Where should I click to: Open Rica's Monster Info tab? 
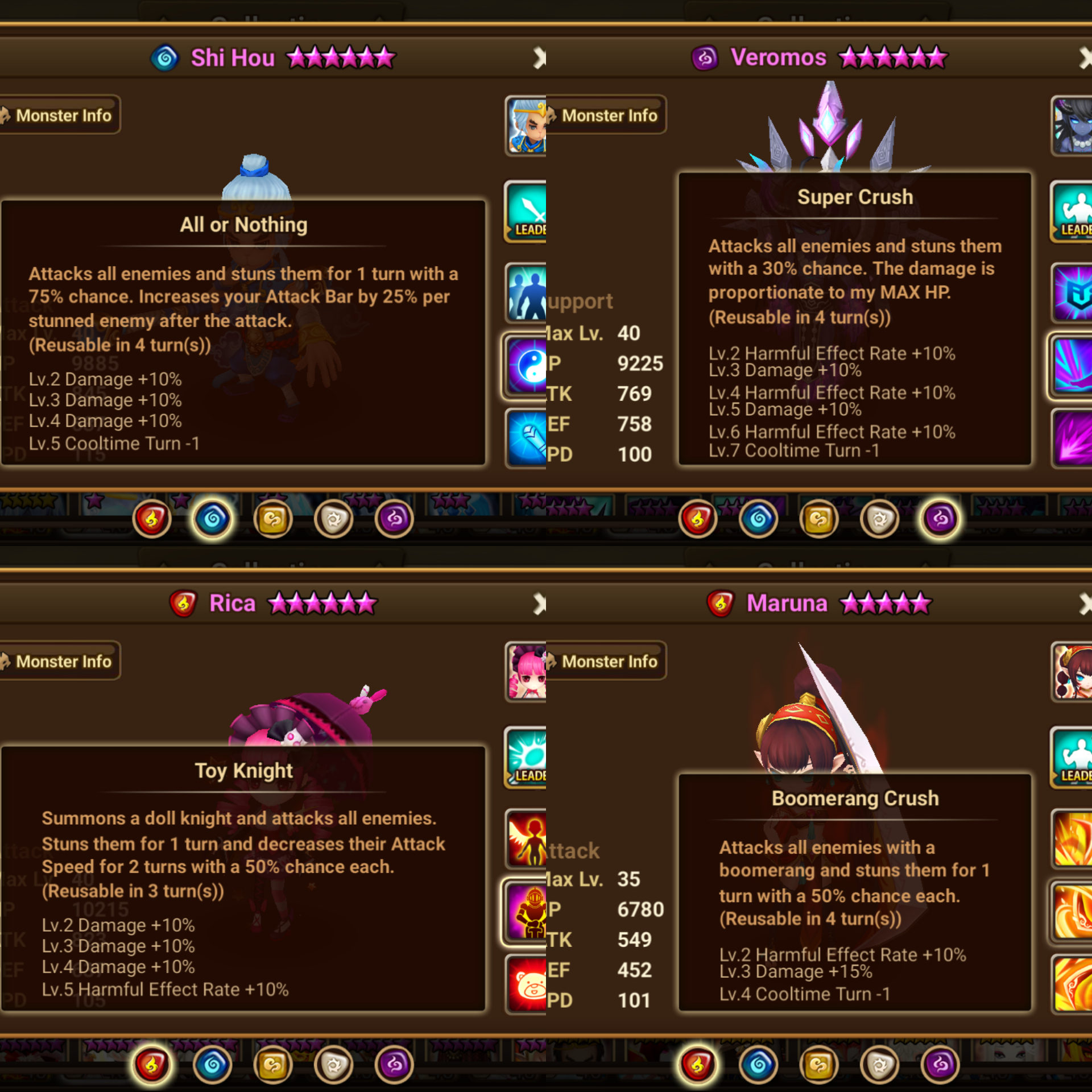coord(61,661)
